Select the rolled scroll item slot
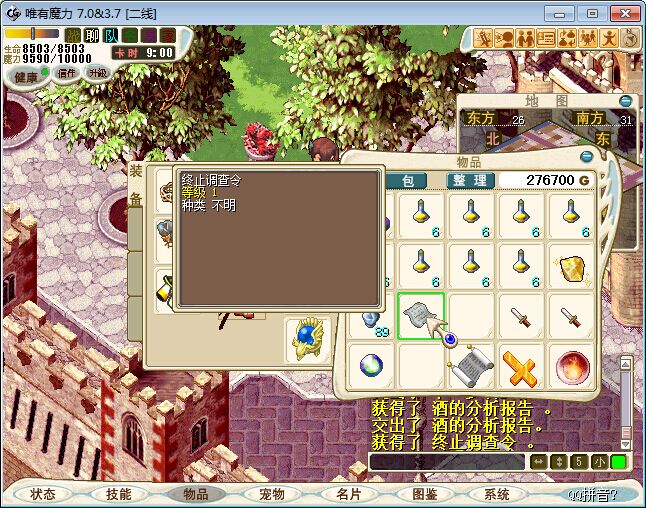646x508 pixels. pos(471,366)
